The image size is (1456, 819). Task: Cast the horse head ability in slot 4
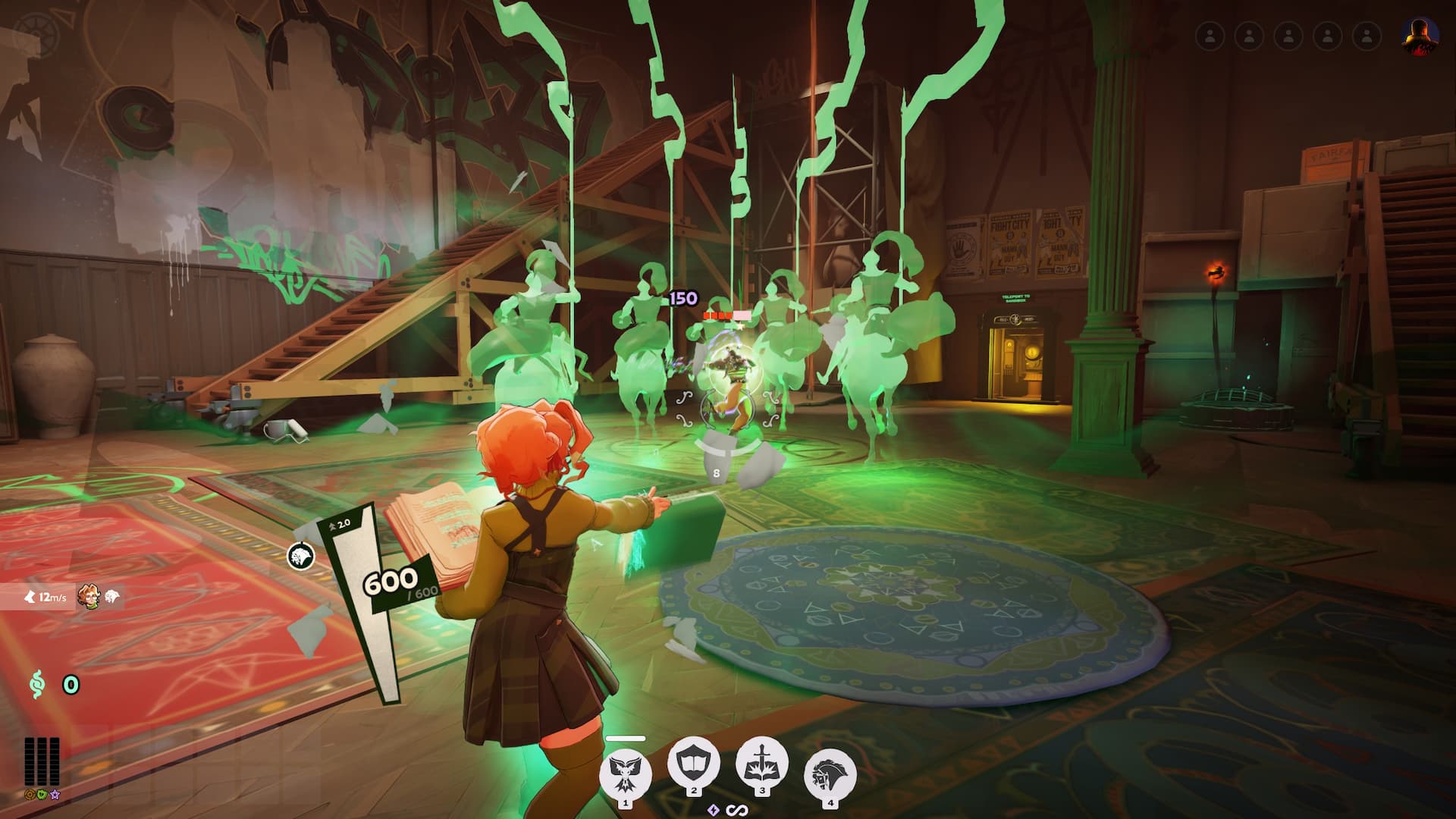click(x=830, y=773)
